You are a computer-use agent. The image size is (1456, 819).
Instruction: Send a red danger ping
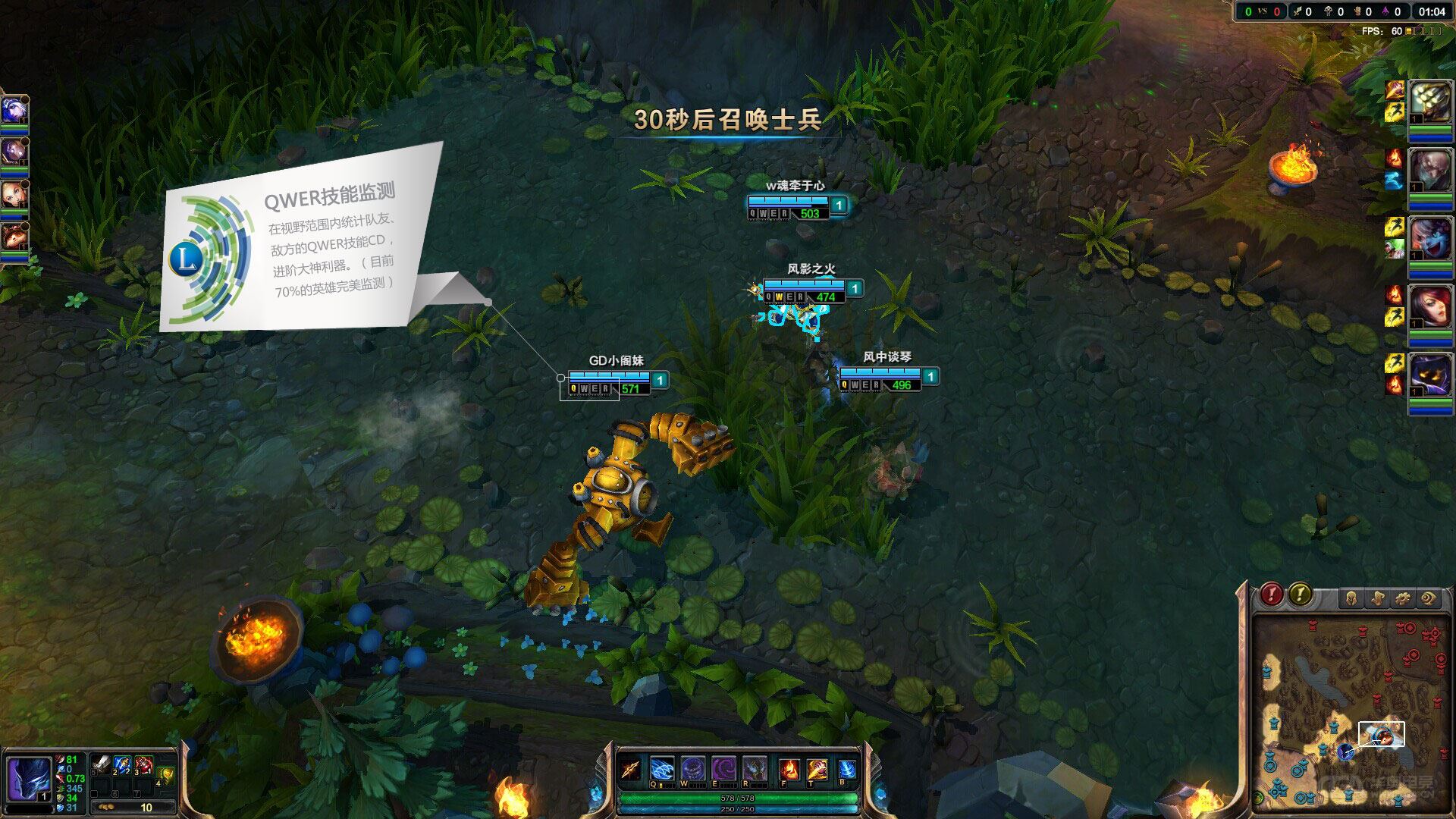tap(1272, 595)
